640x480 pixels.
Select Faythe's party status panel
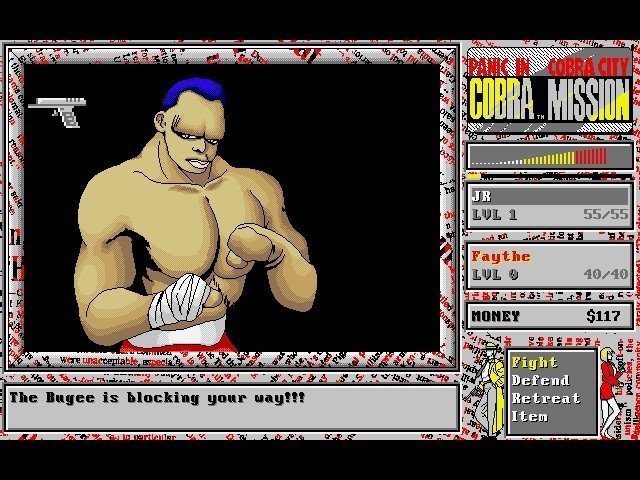coord(549,265)
